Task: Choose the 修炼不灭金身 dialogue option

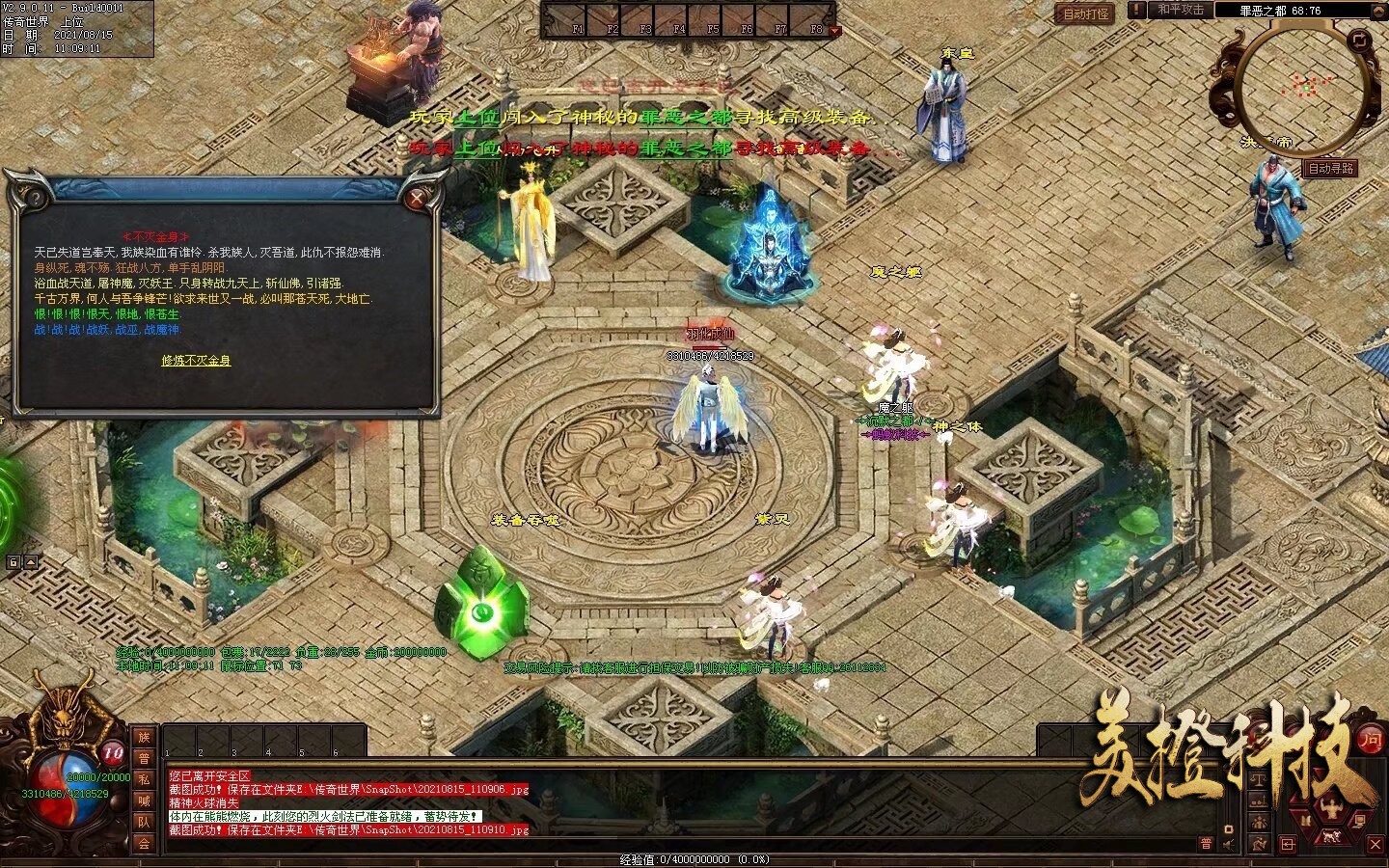Action: 196,361
